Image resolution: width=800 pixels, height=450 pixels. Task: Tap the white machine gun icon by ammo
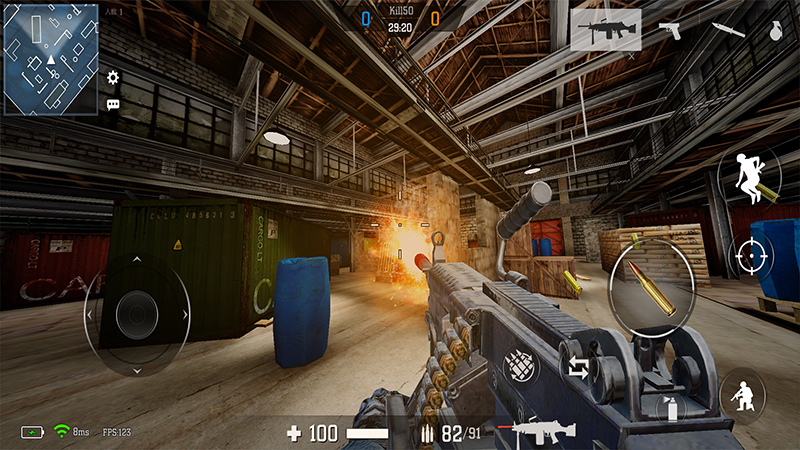543,433
